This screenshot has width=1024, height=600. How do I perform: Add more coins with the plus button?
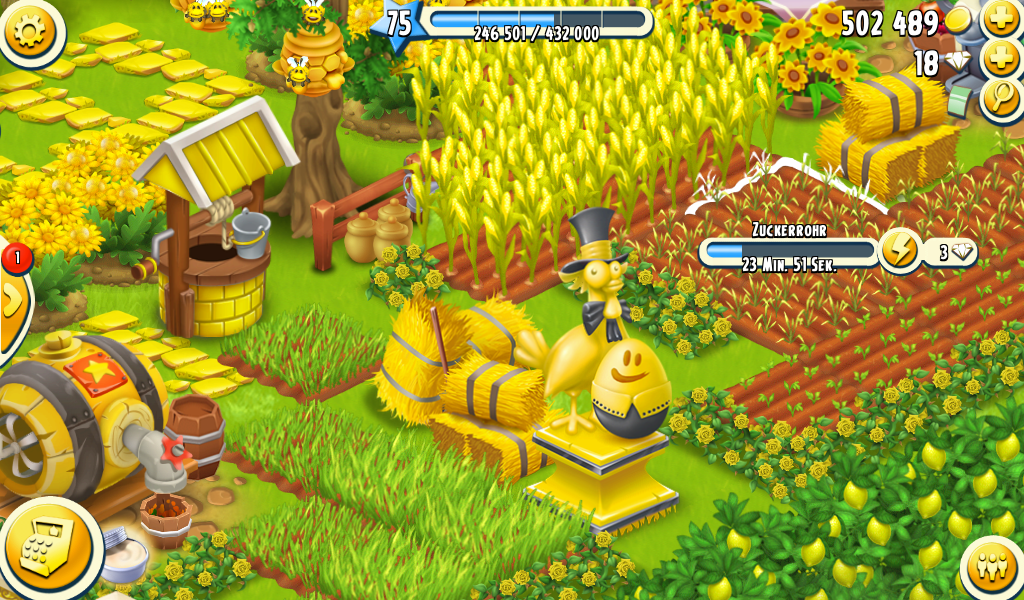(x=1001, y=19)
